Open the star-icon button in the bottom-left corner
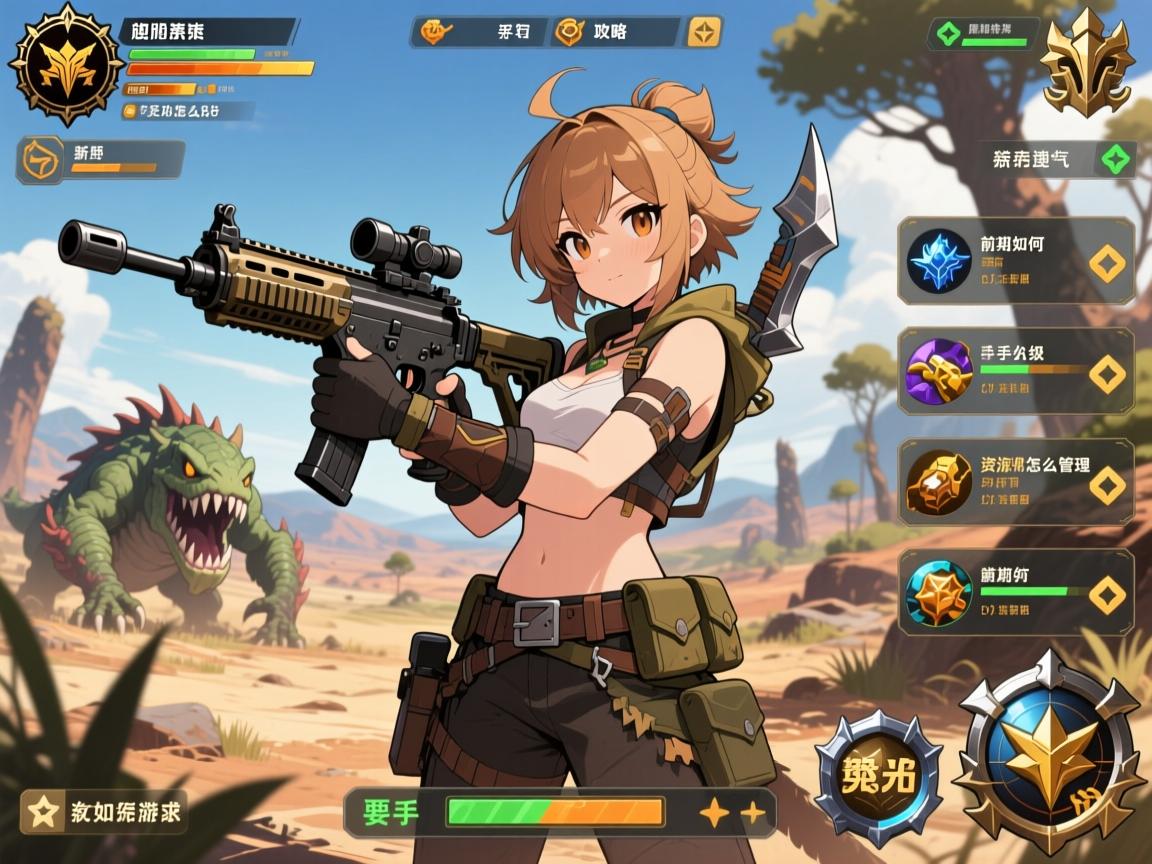Viewport: 1152px width, 864px height. (x=103, y=811)
